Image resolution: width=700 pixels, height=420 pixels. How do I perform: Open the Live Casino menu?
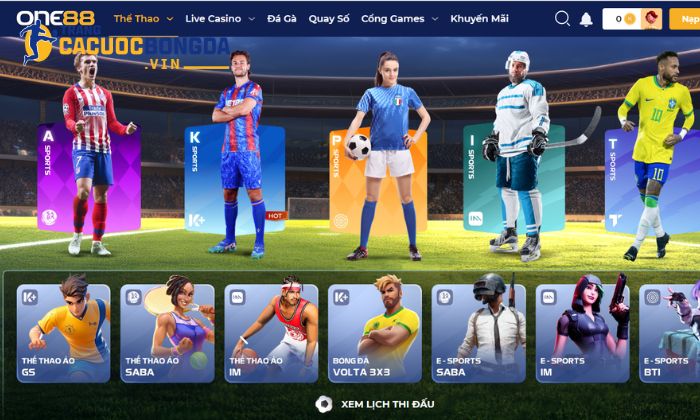click(x=219, y=19)
